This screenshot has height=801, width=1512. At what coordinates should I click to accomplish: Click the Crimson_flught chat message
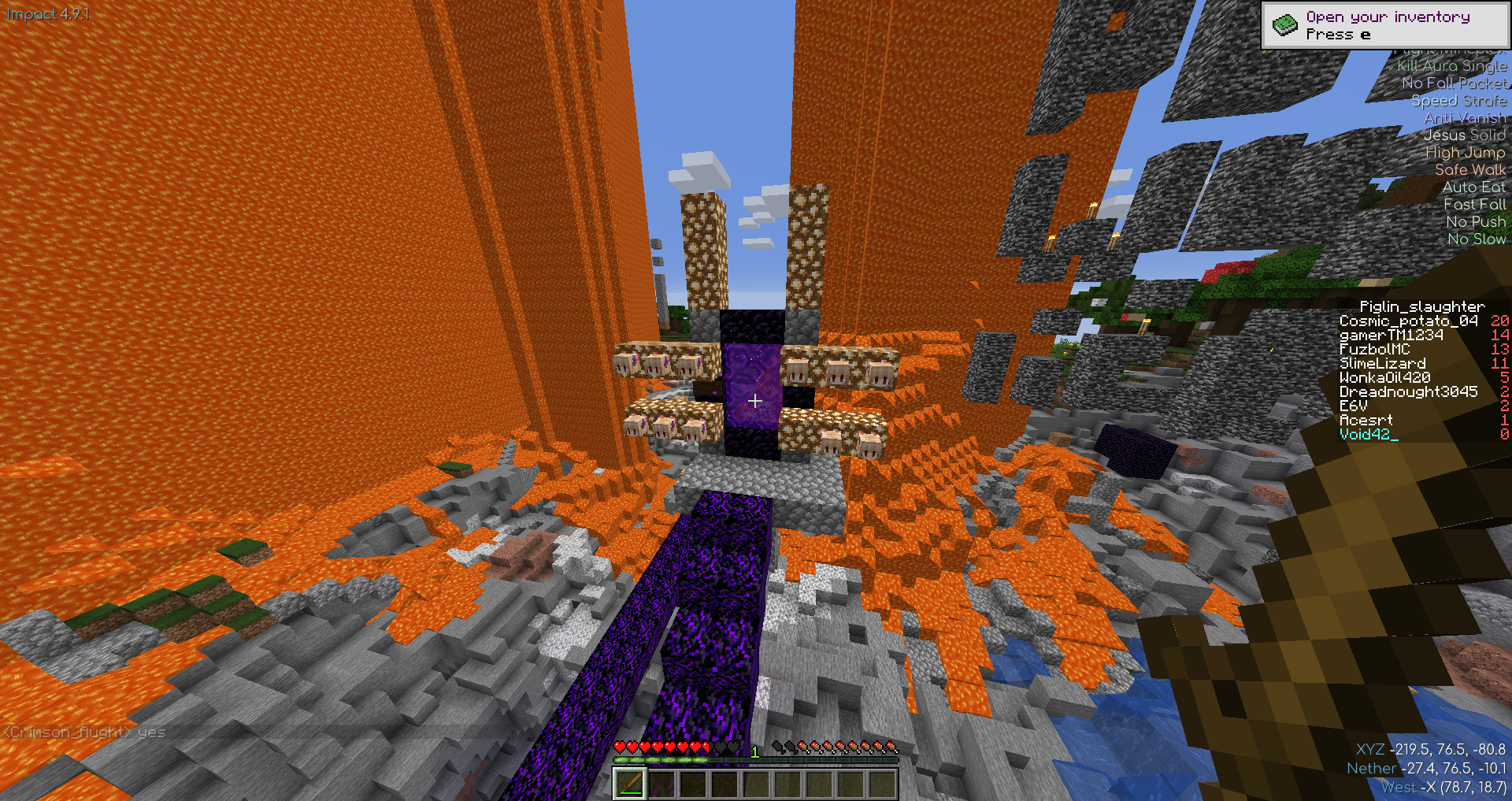tap(85, 732)
